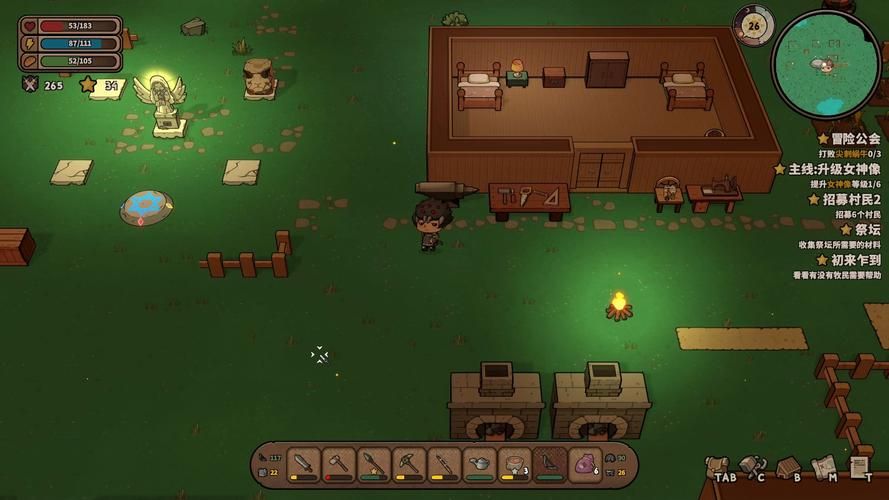889x500 pixels.
Task: Open the building house icon
Action: (788, 466)
